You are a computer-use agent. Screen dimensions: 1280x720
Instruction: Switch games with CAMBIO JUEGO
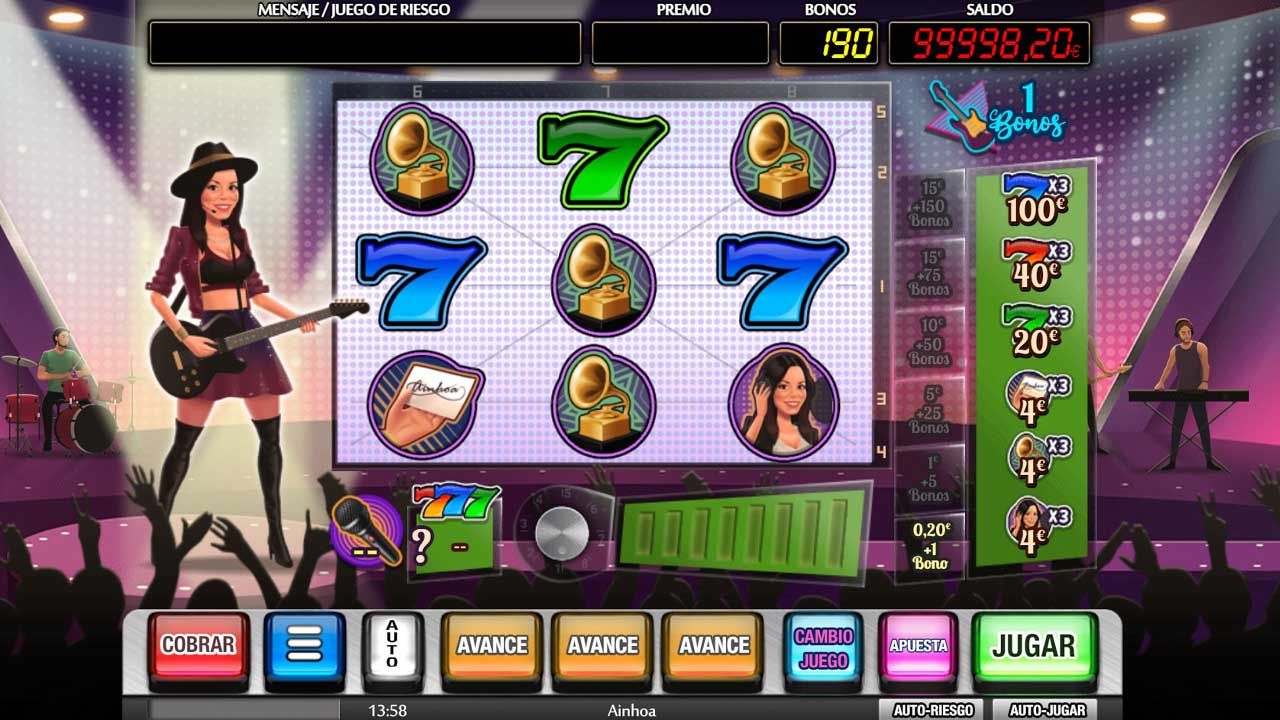(x=823, y=646)
